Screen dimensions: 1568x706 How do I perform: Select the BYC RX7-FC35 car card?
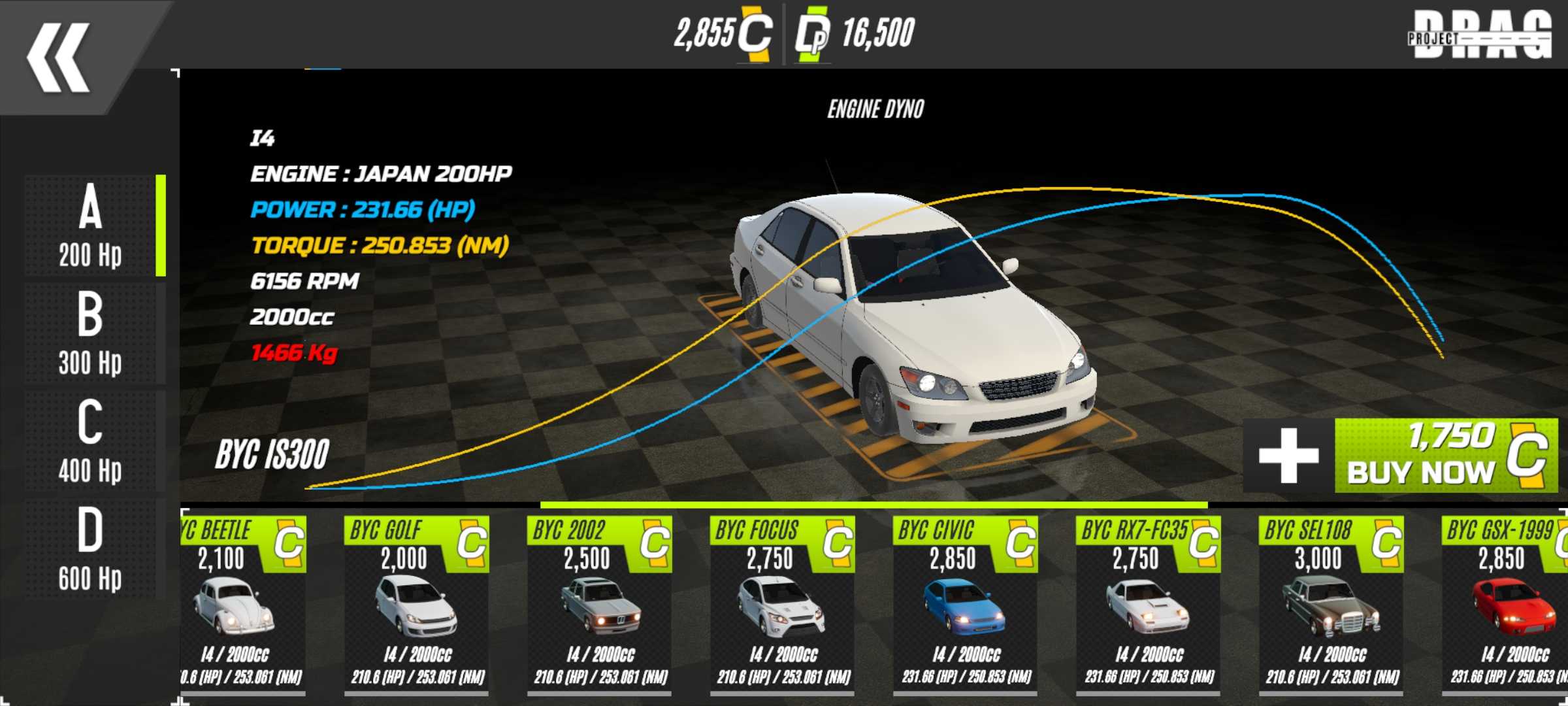coord(1149,605)
